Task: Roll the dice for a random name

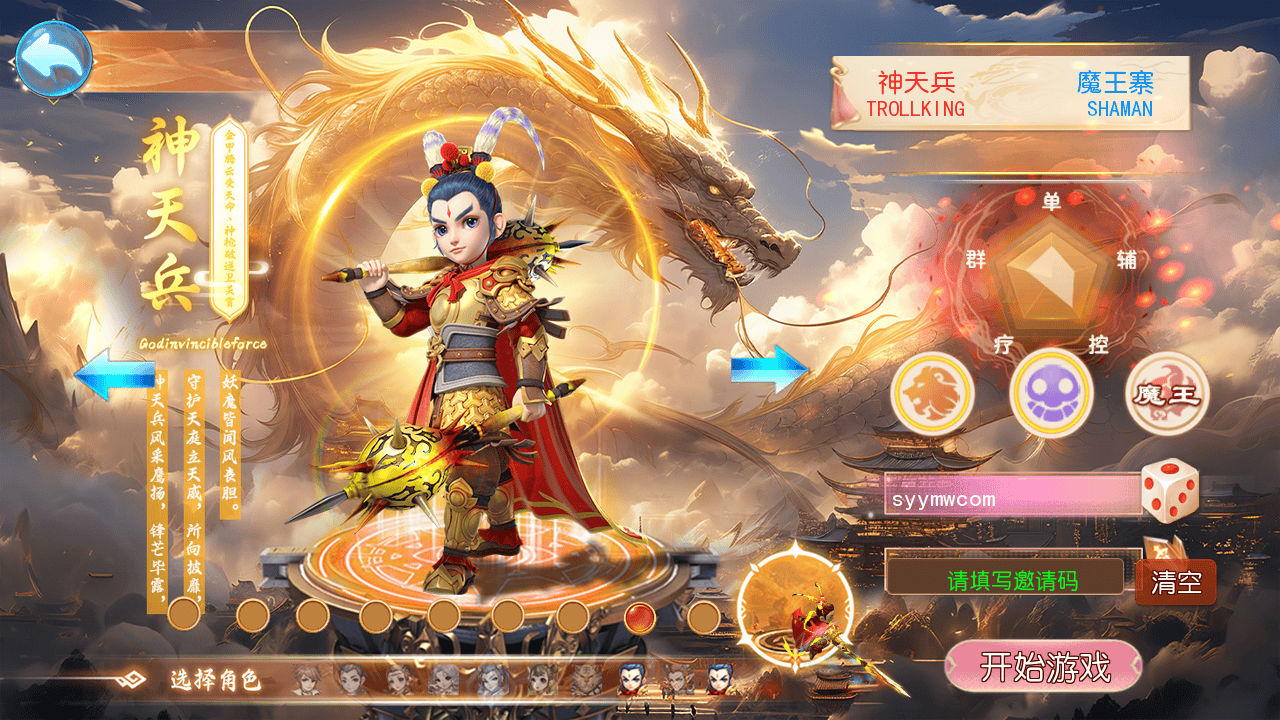Action: (x=1169, y=490)
